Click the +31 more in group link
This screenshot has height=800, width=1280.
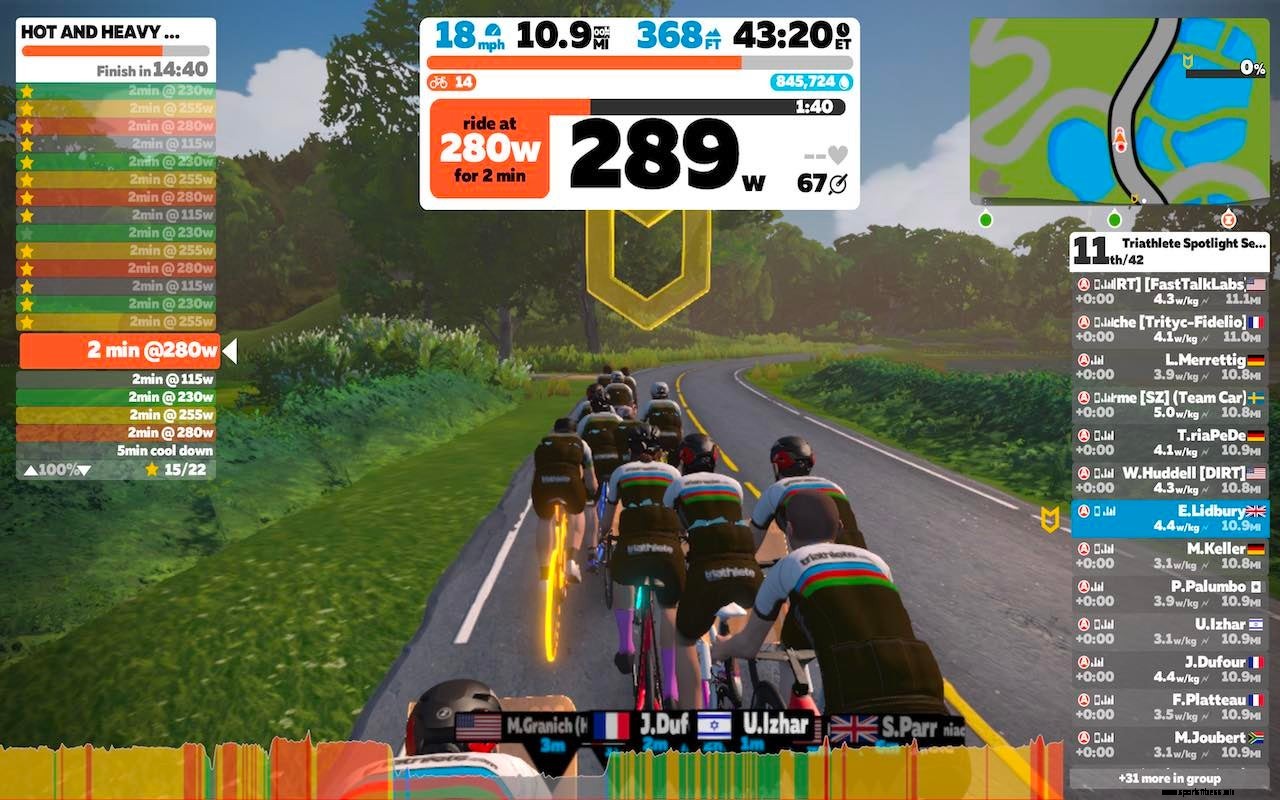[1170, 778]
